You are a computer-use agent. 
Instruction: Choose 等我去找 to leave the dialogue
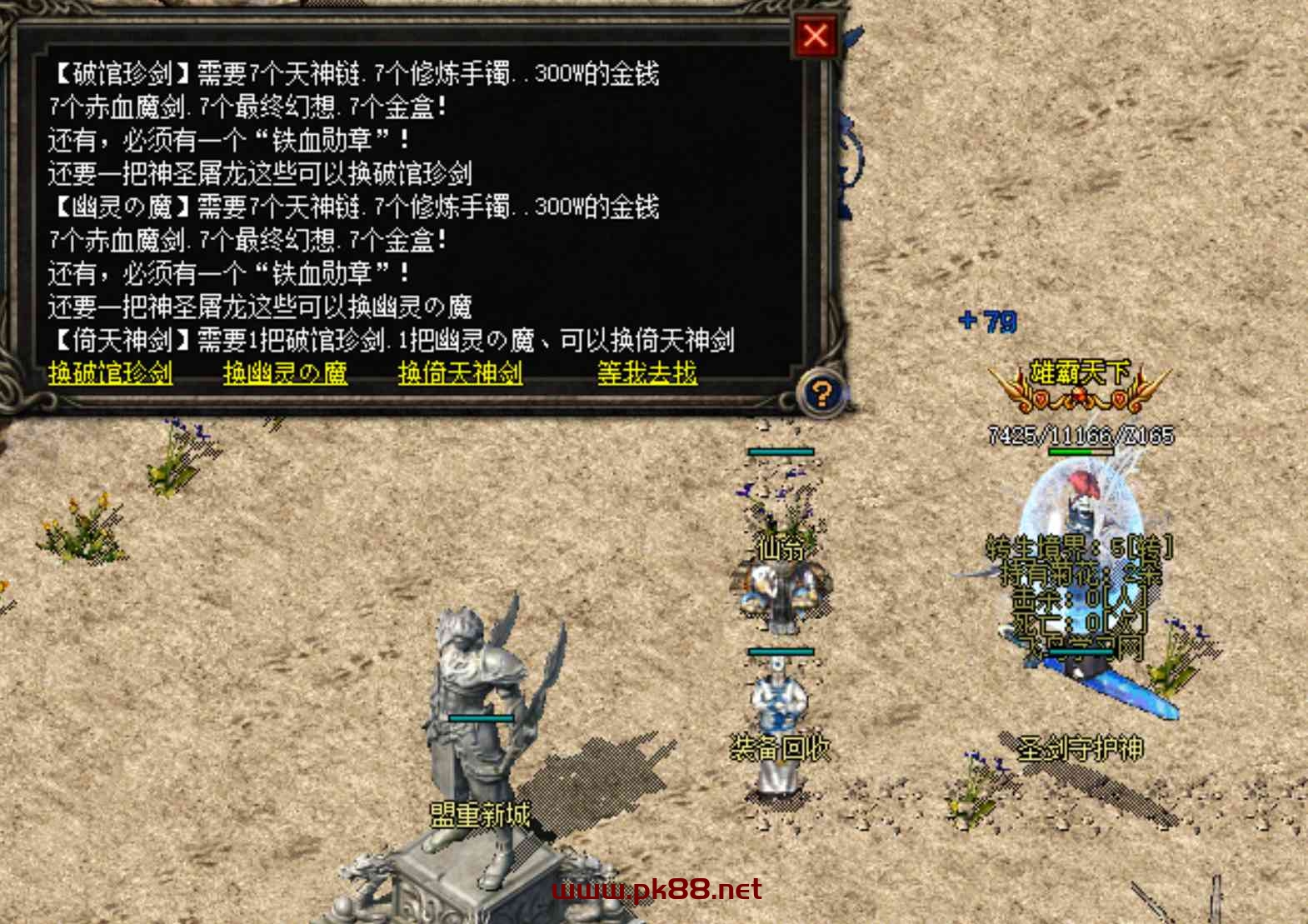647,372
